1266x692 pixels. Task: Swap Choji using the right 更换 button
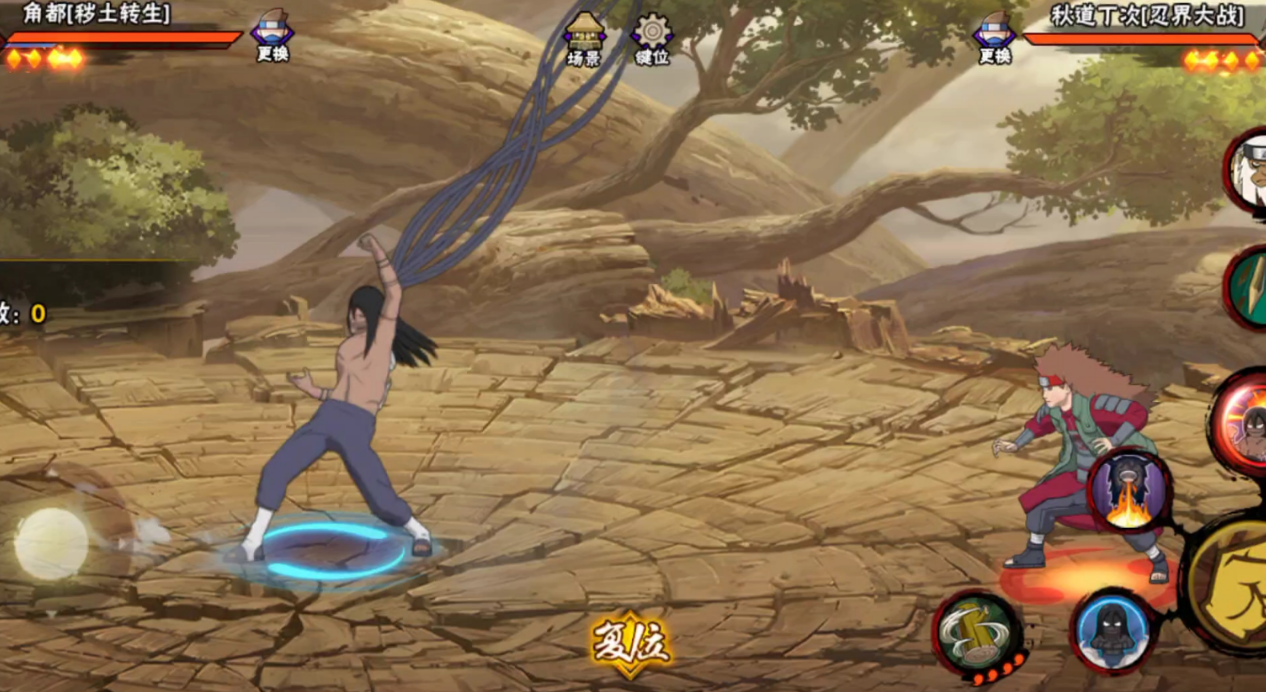(x=994, y=35)
